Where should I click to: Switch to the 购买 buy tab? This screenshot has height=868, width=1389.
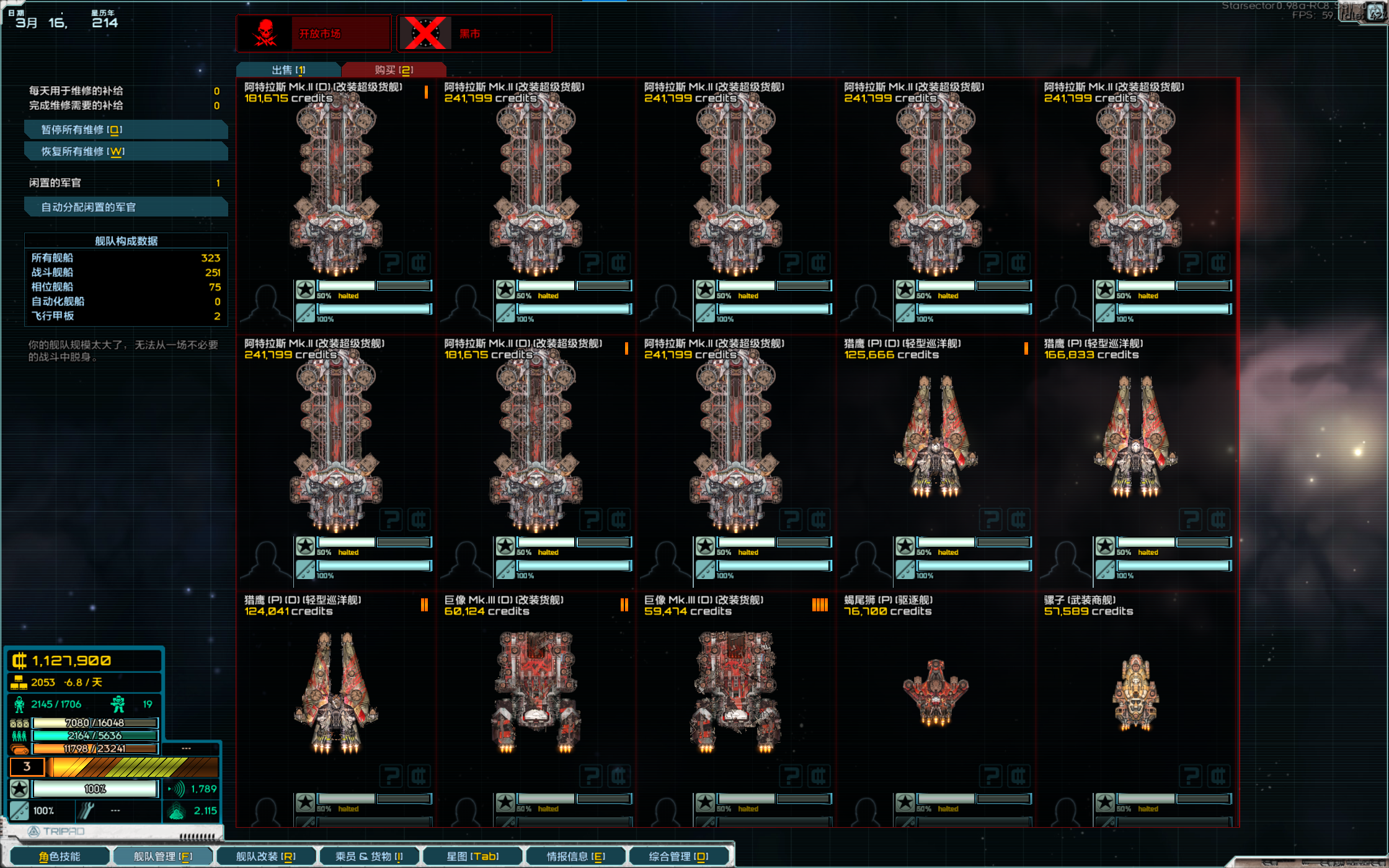coord(394,70)
